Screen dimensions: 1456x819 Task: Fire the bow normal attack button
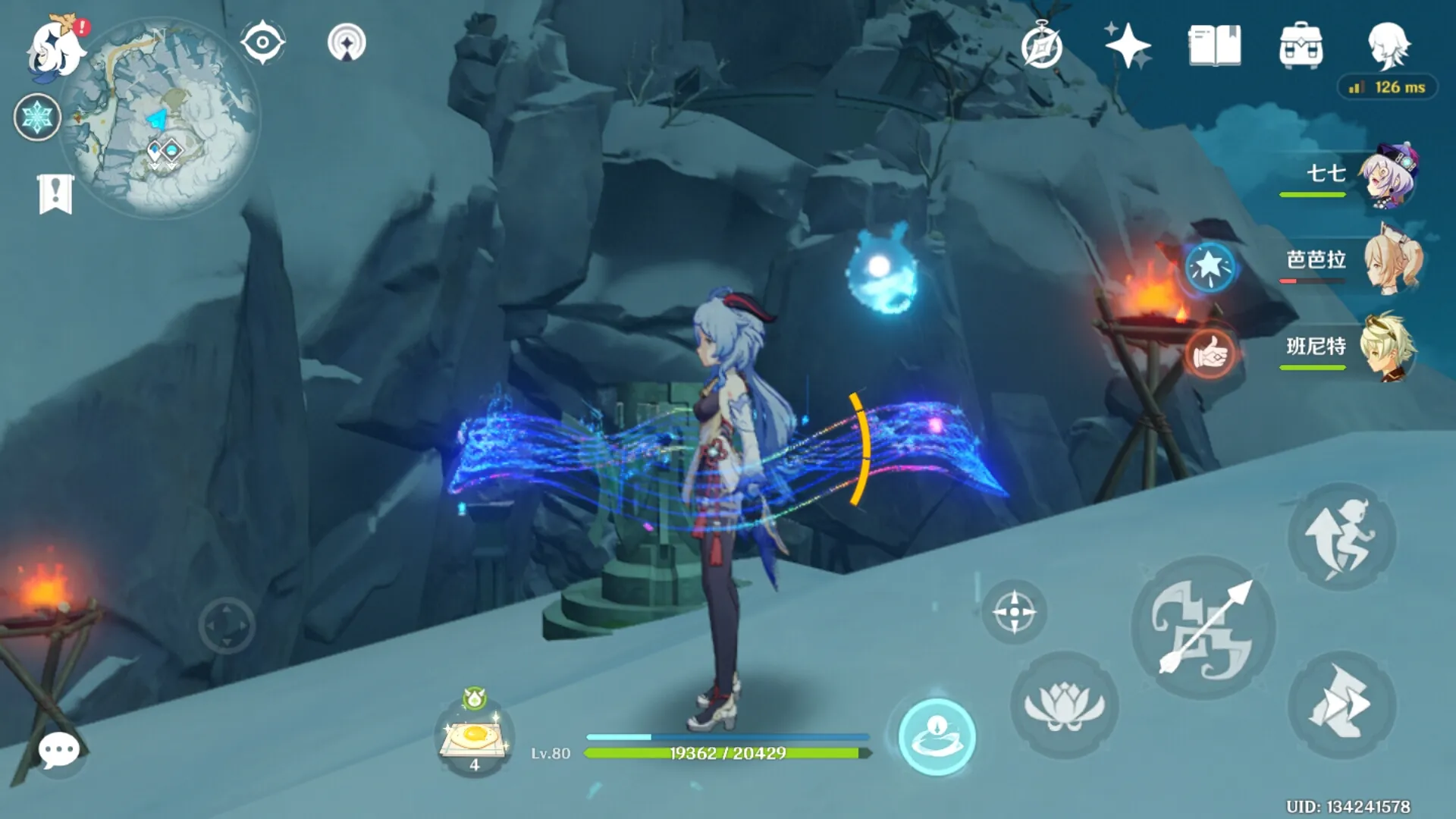pyautogui.click(x=1203, y=628)
